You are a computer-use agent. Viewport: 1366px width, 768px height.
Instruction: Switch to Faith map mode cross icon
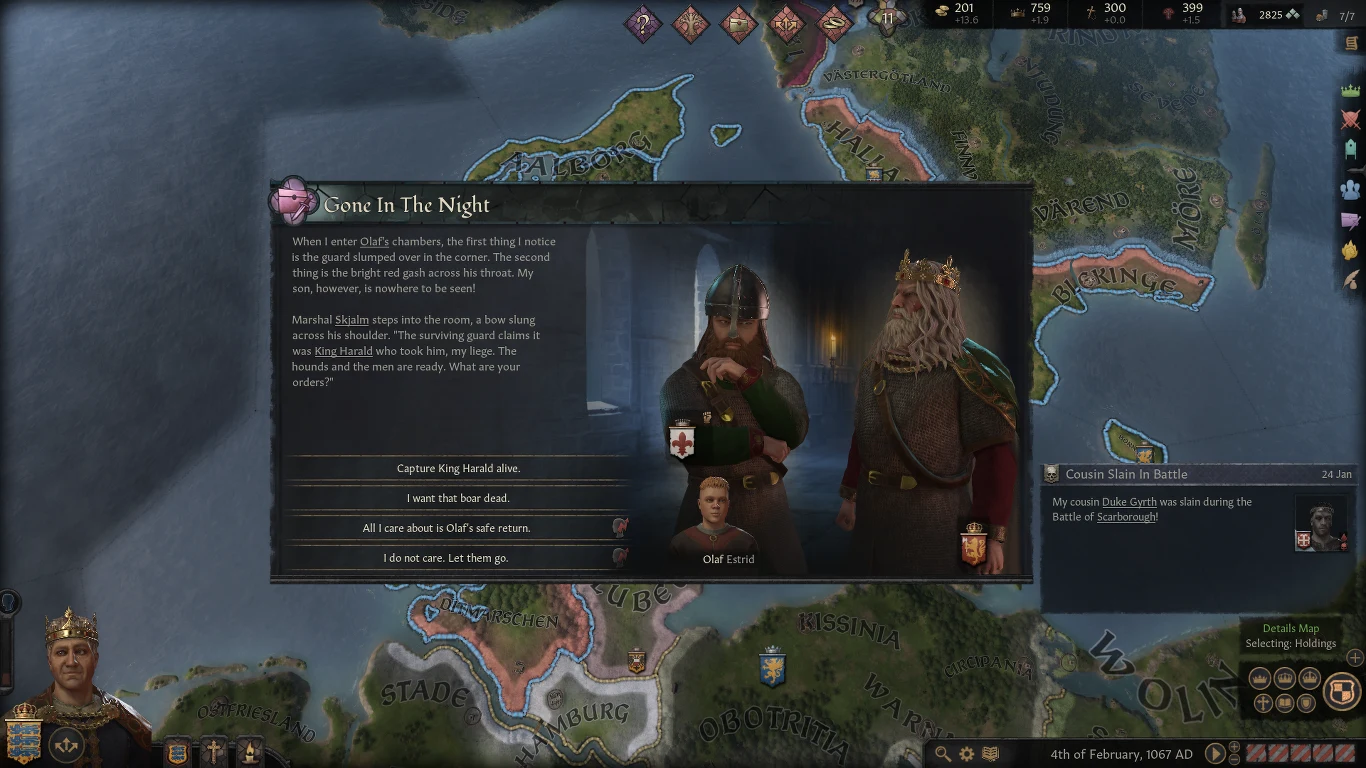point(1263,703)
